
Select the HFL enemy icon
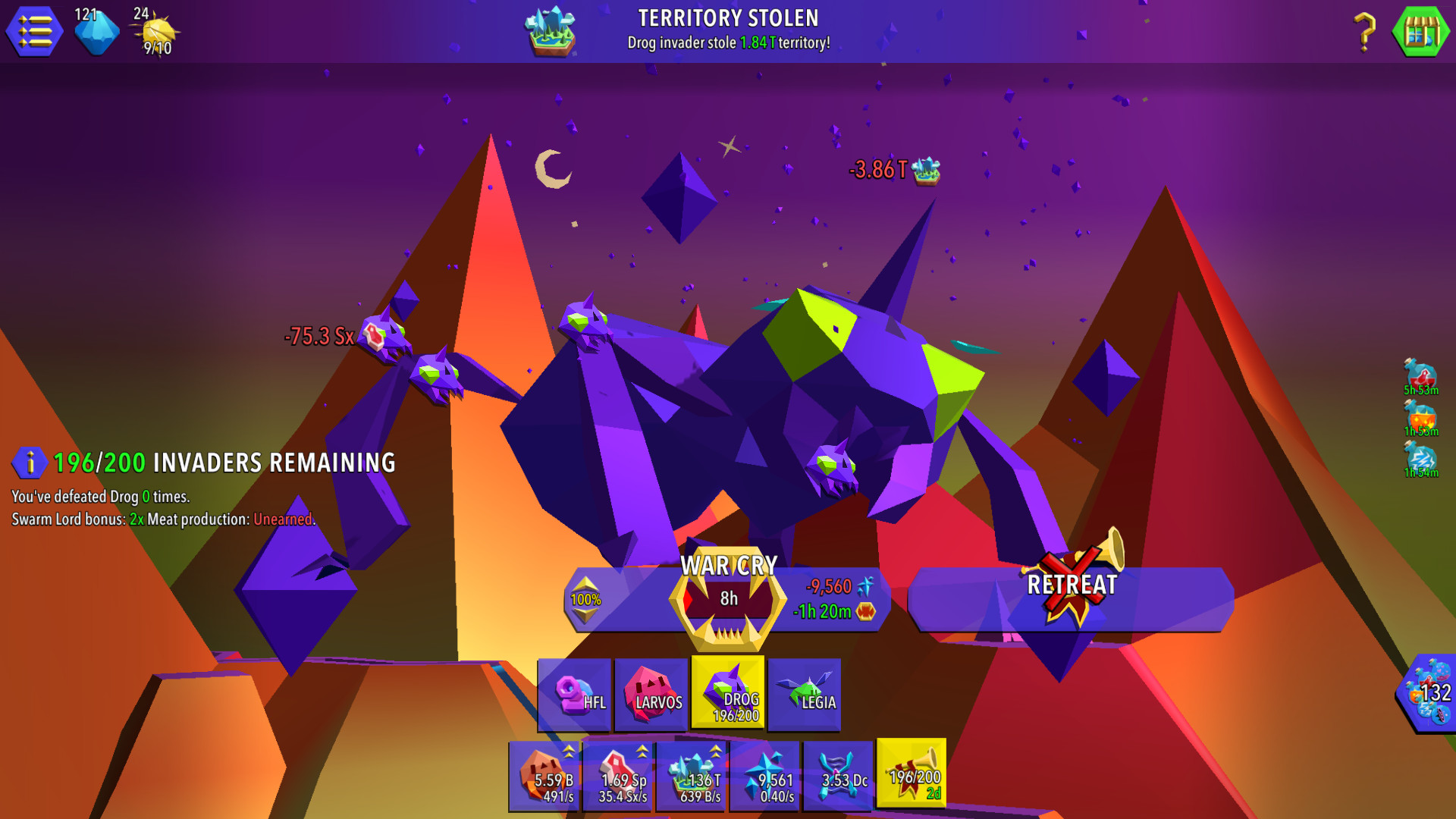click(x=575, y=694)
